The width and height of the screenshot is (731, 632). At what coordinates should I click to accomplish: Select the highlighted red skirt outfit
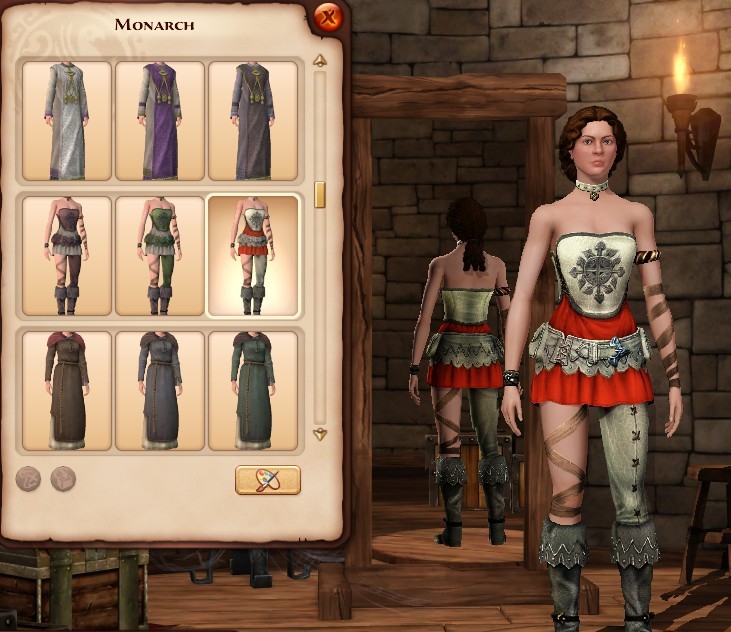[x=253, y=255]
